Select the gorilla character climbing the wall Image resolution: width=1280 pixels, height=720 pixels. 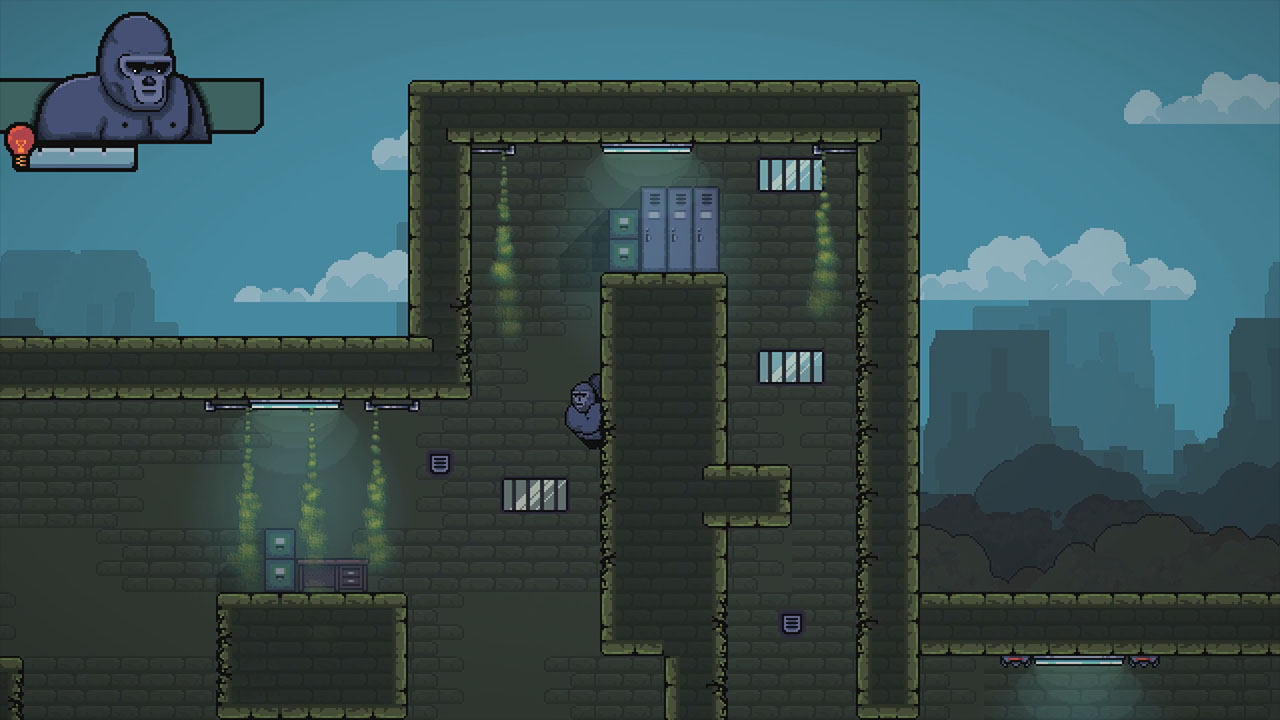(583, 410)
